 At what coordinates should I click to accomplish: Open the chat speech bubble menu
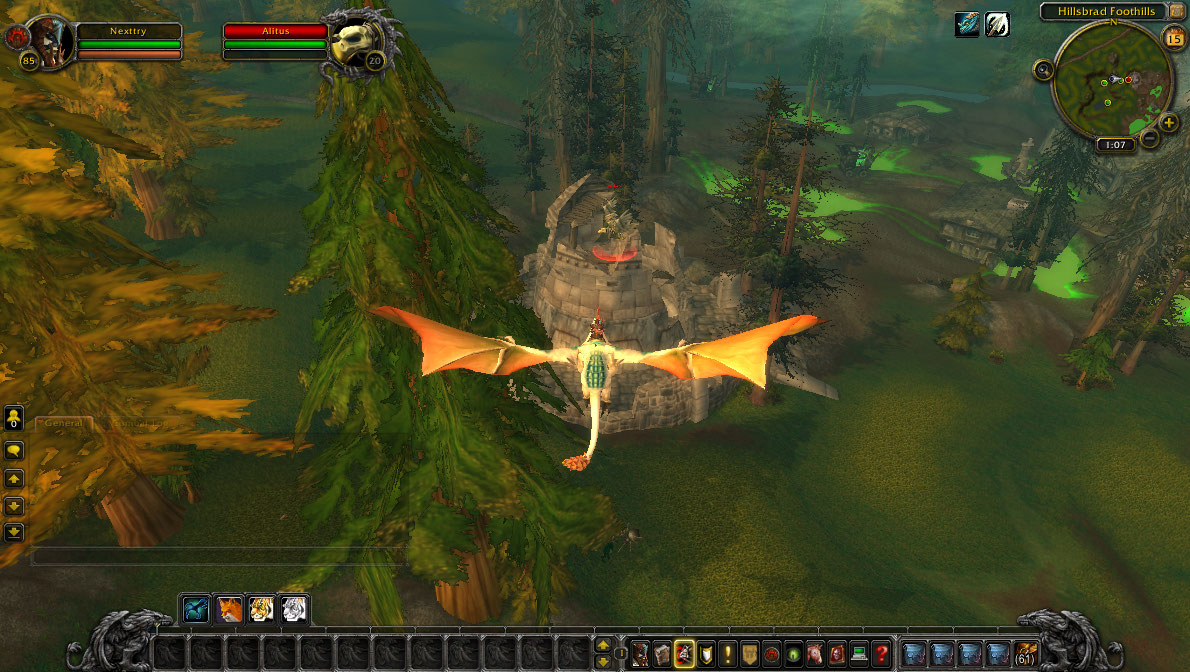14,450
